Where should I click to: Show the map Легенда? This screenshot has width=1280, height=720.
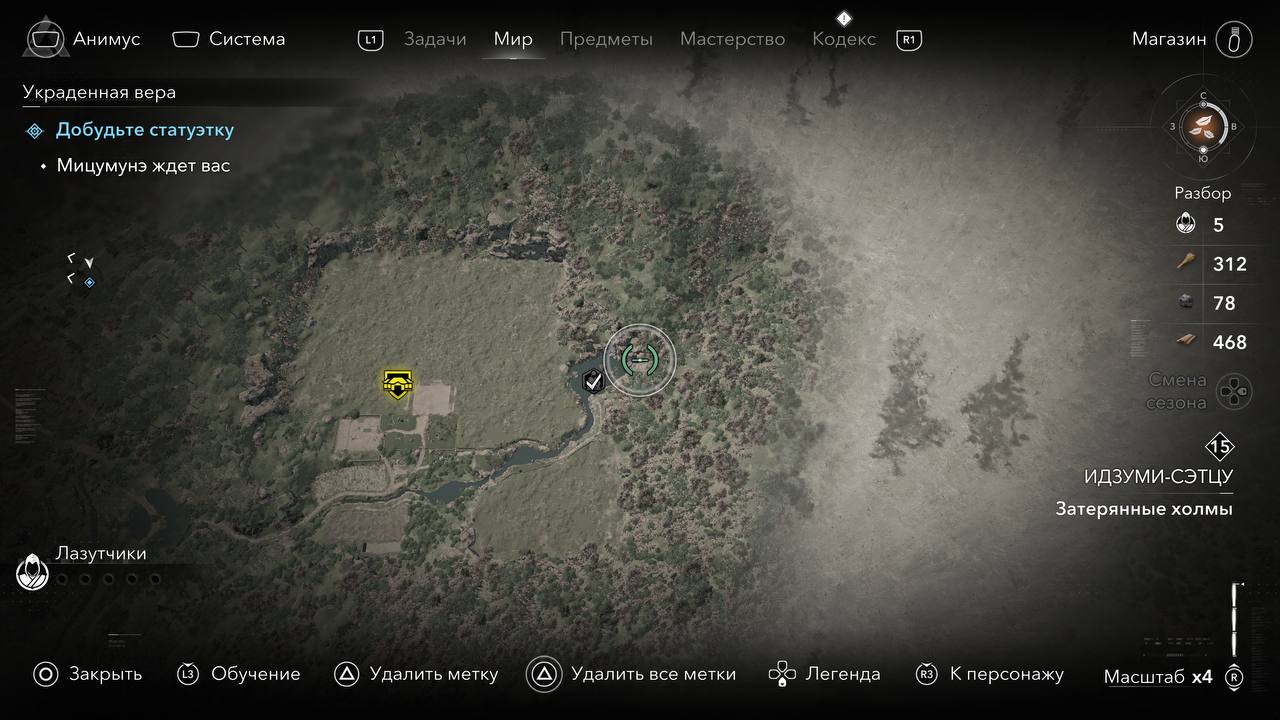[x=825, y=674]
